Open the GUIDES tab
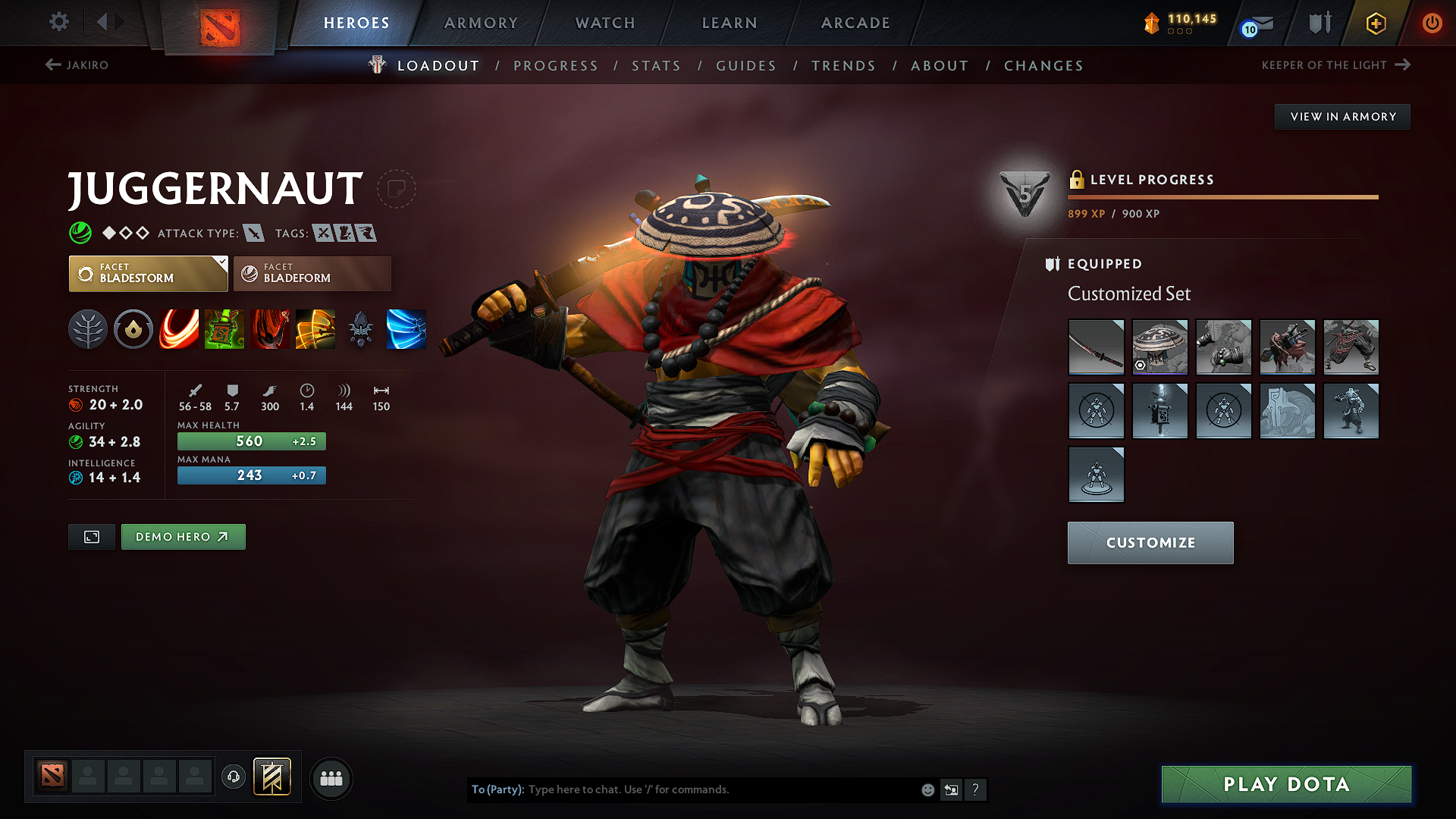 745,66
